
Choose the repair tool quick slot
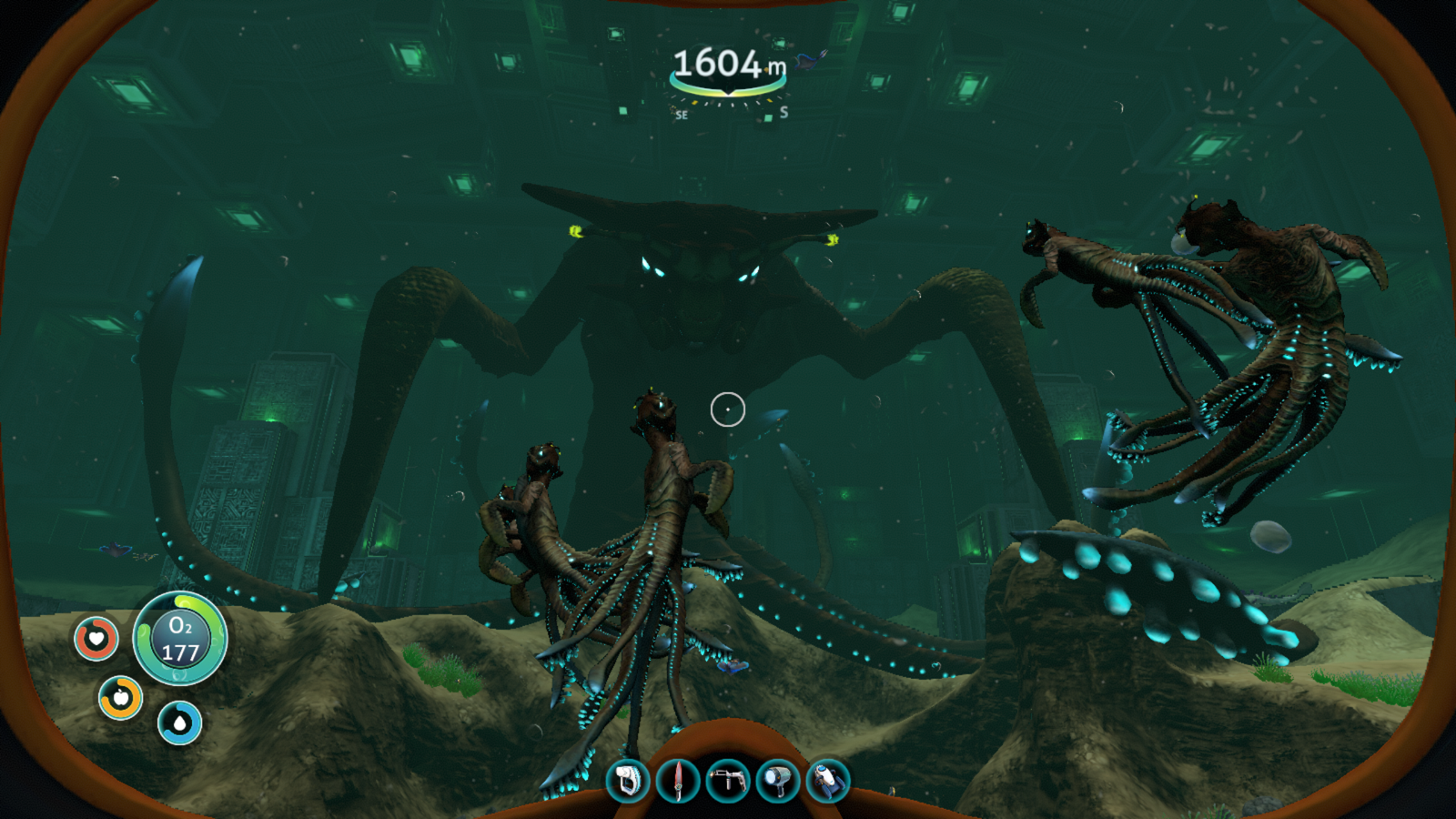pos(728,781)
